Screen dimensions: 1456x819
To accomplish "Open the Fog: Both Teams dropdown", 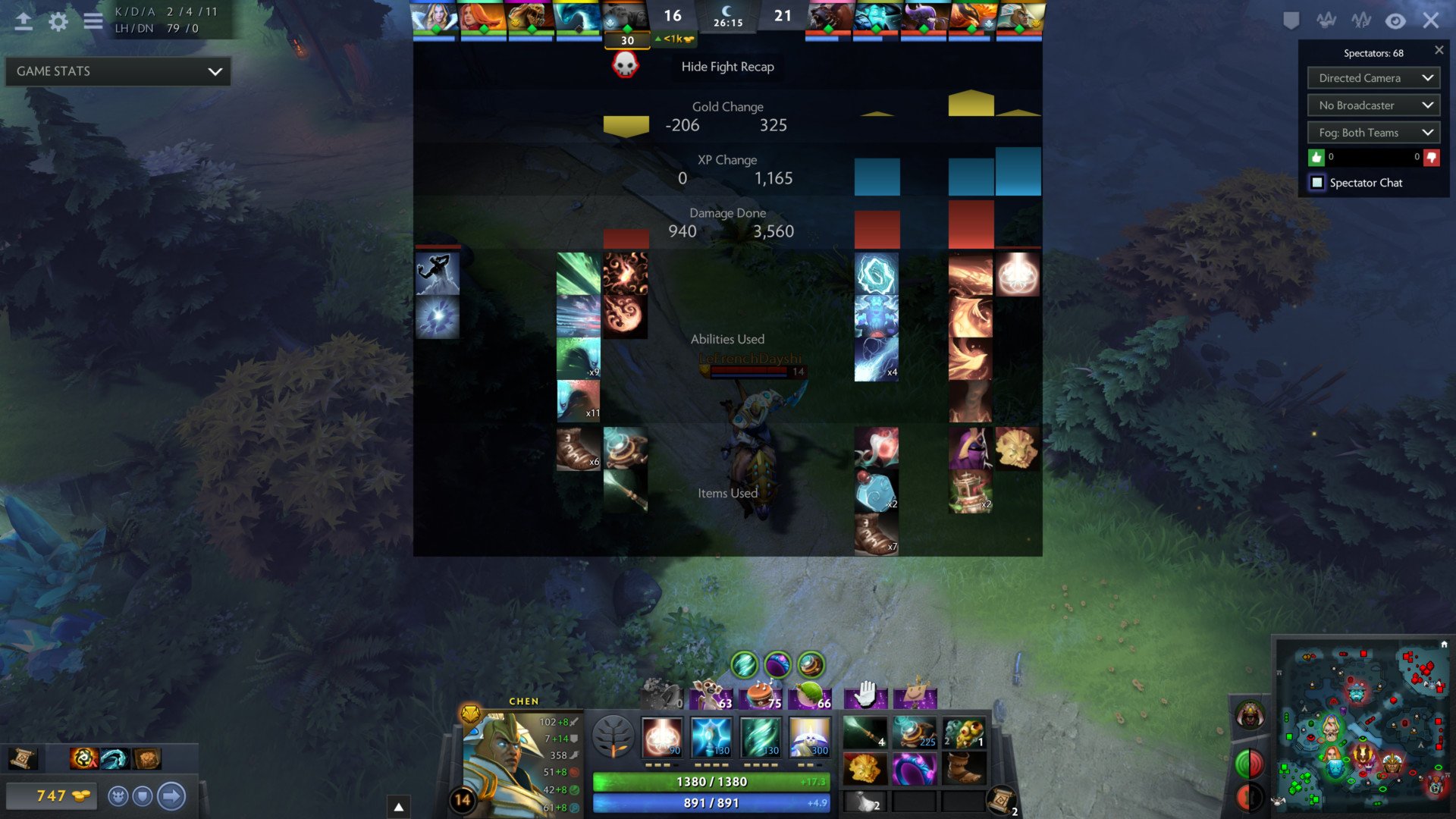I will click(x=1373, y=132).
